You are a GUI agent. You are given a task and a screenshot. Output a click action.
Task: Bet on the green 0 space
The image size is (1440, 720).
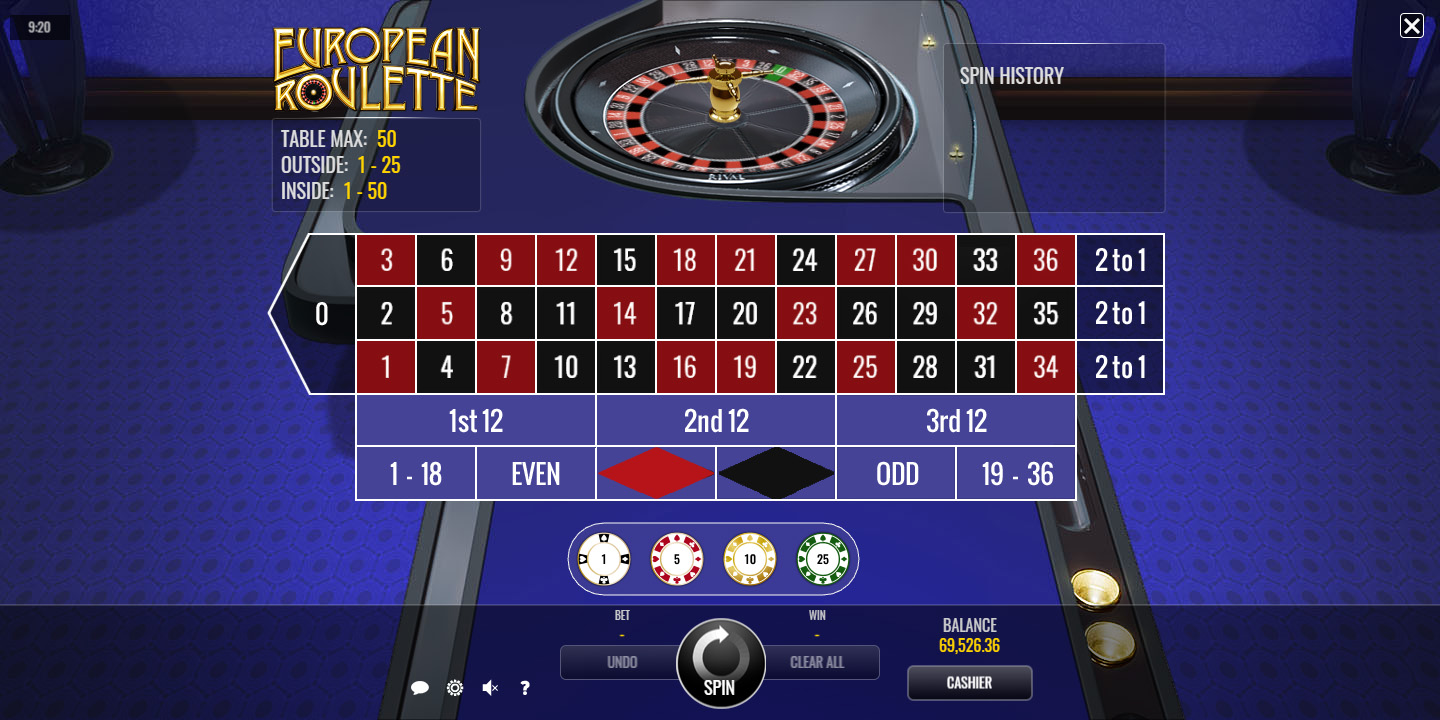321,314
